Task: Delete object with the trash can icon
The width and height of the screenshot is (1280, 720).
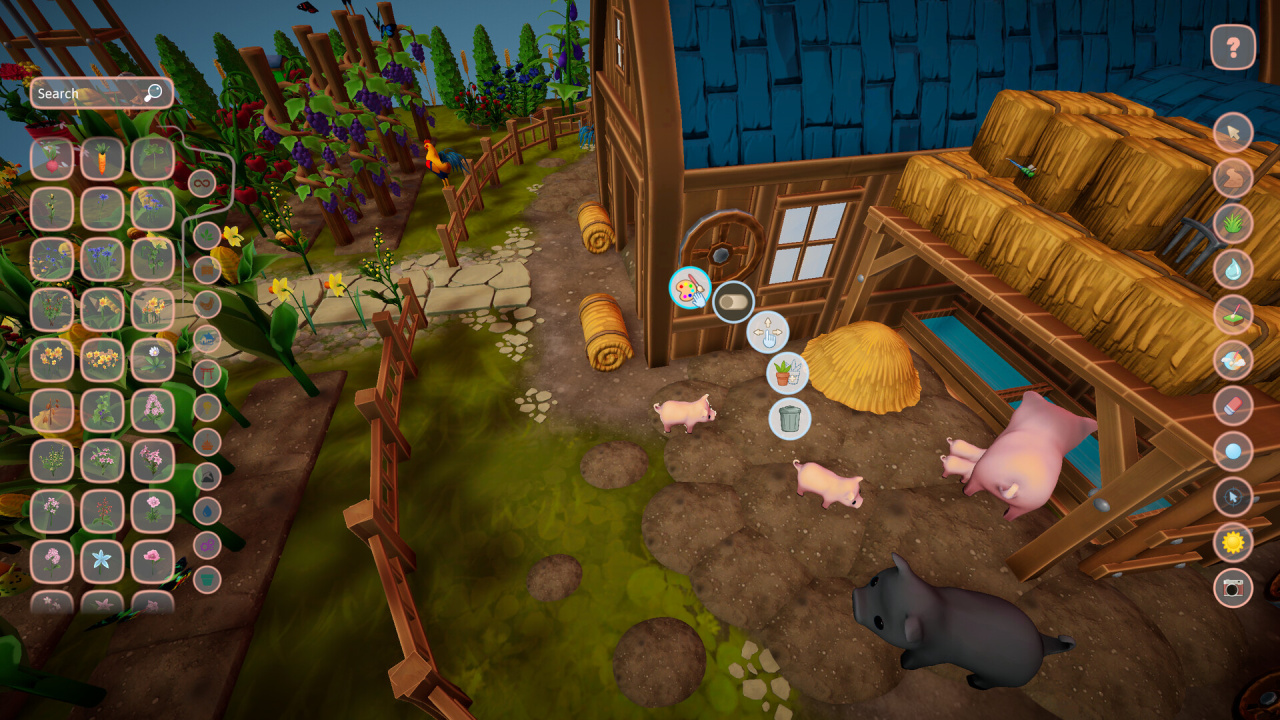Action: (x=790, y=419)
